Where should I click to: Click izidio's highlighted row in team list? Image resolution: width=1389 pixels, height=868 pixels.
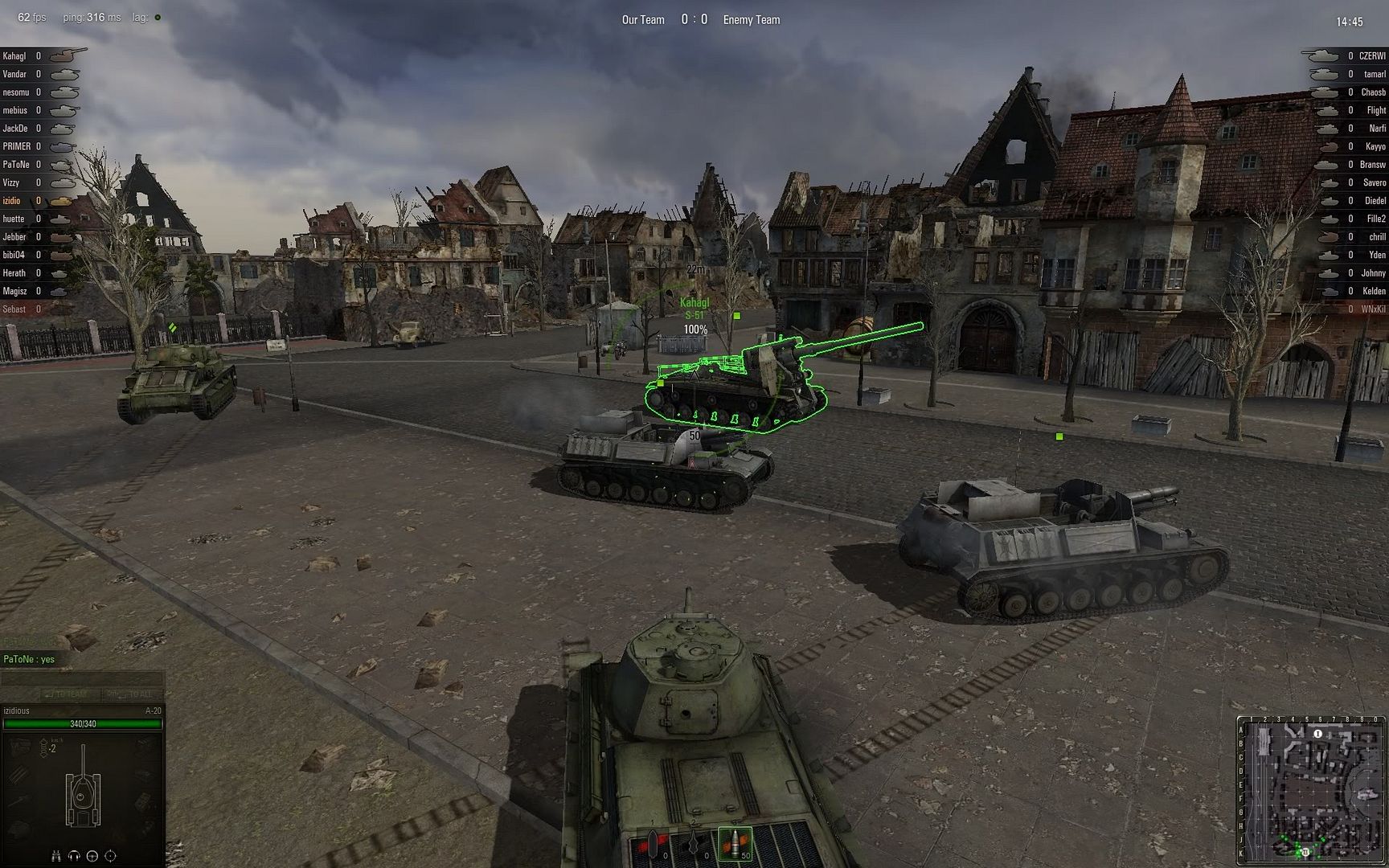coord(12,201)
